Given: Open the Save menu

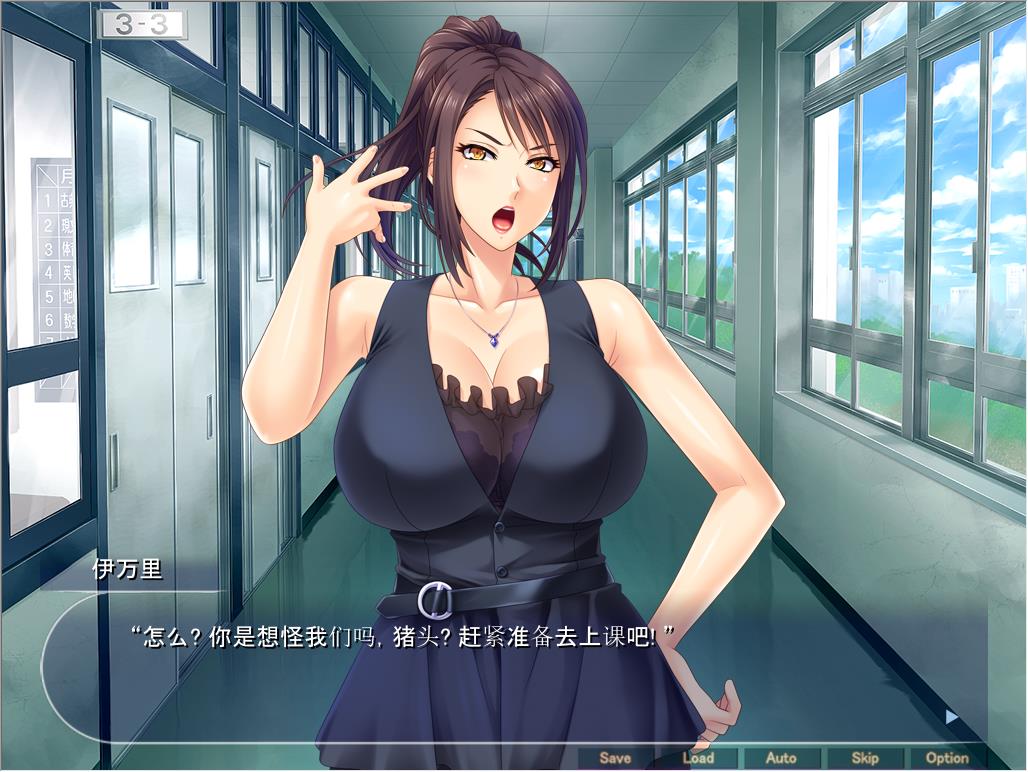Looking at the screenshot, I should (x=615, y=758).
